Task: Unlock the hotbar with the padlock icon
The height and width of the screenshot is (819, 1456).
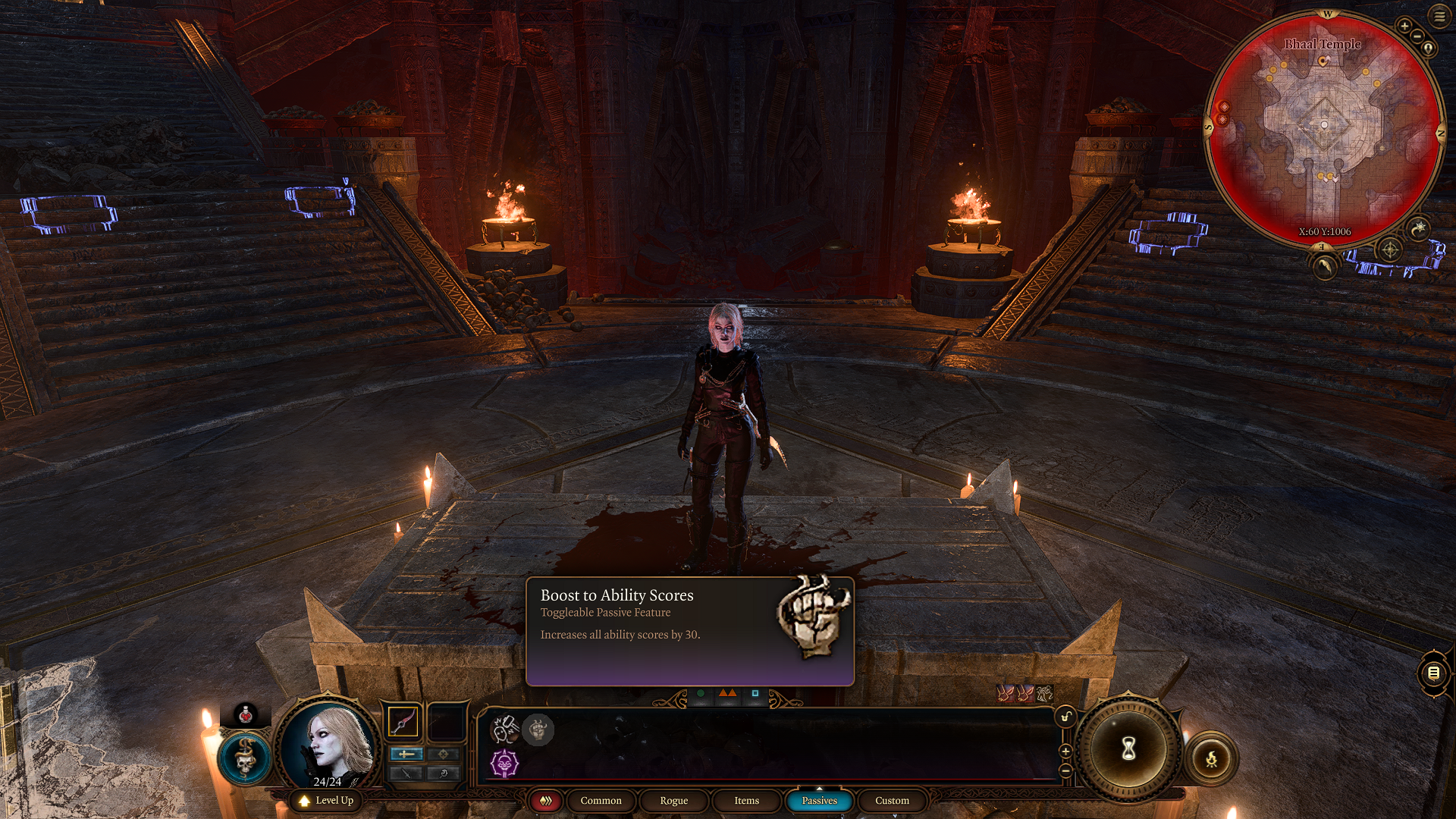Action: point(1065,717)
